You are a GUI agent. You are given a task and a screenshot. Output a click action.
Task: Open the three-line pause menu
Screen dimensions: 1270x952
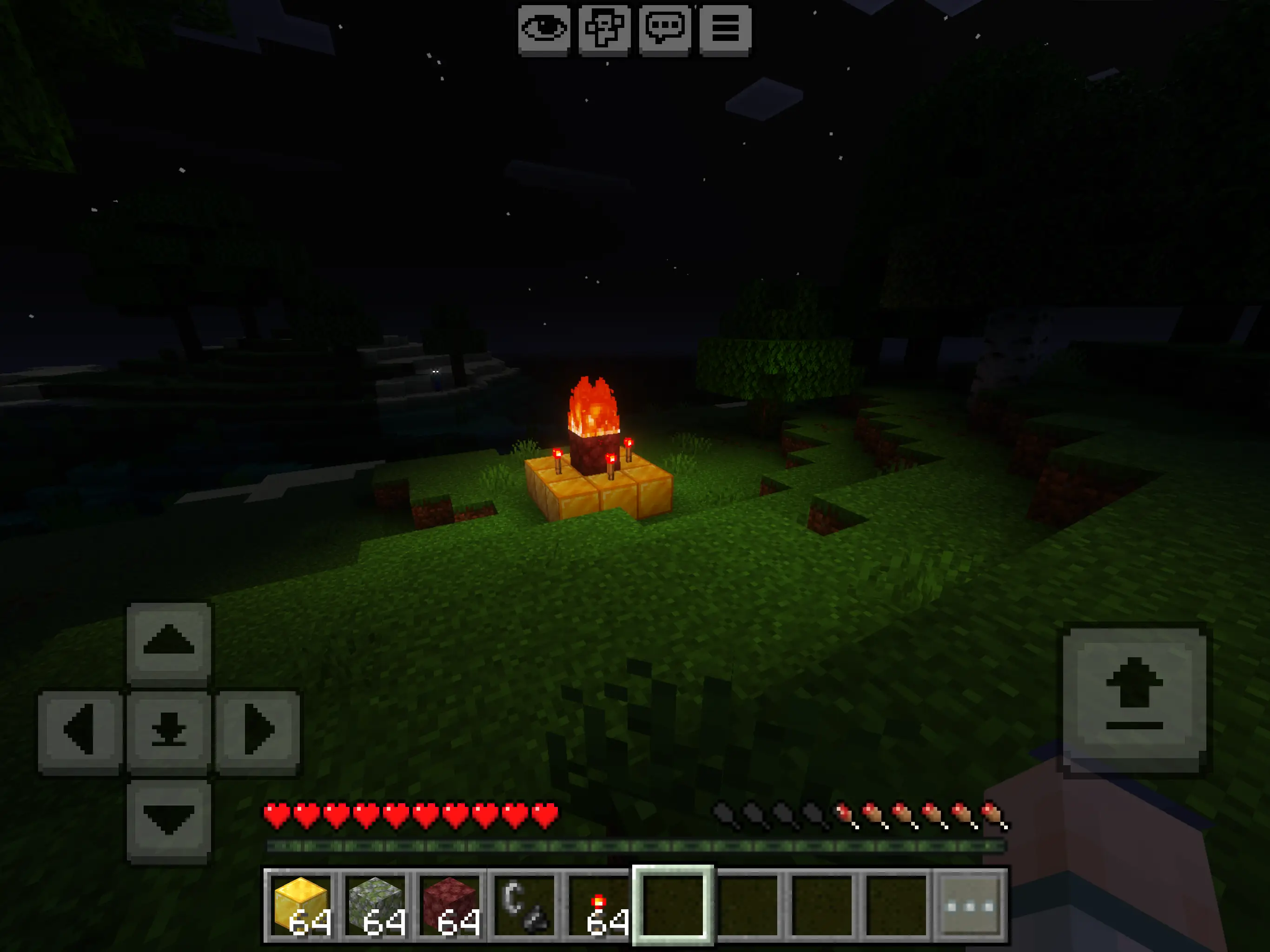(725, 29)
